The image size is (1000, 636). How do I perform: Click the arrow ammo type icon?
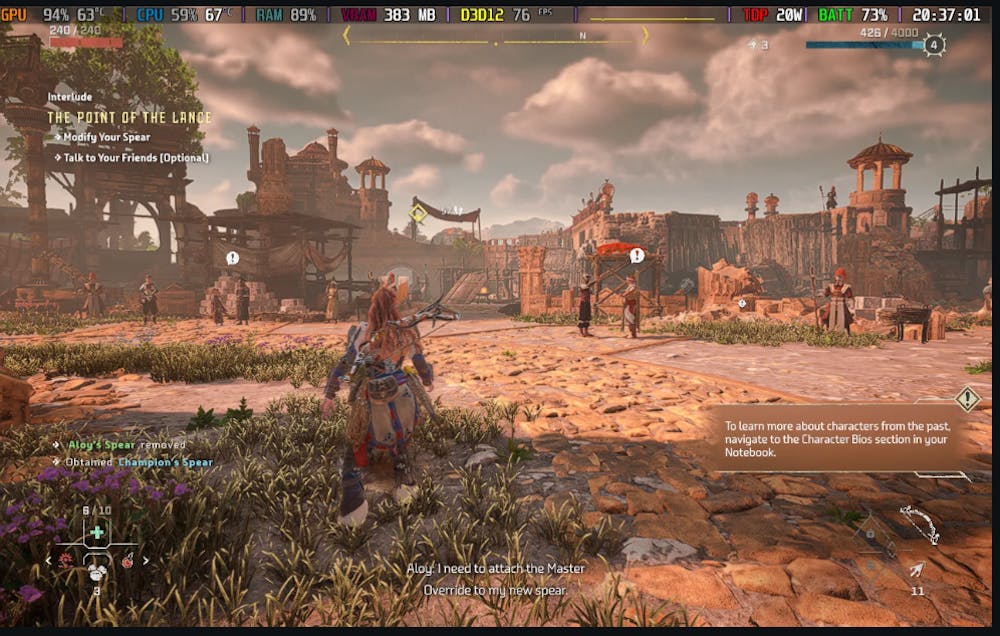tap(917, 570)
